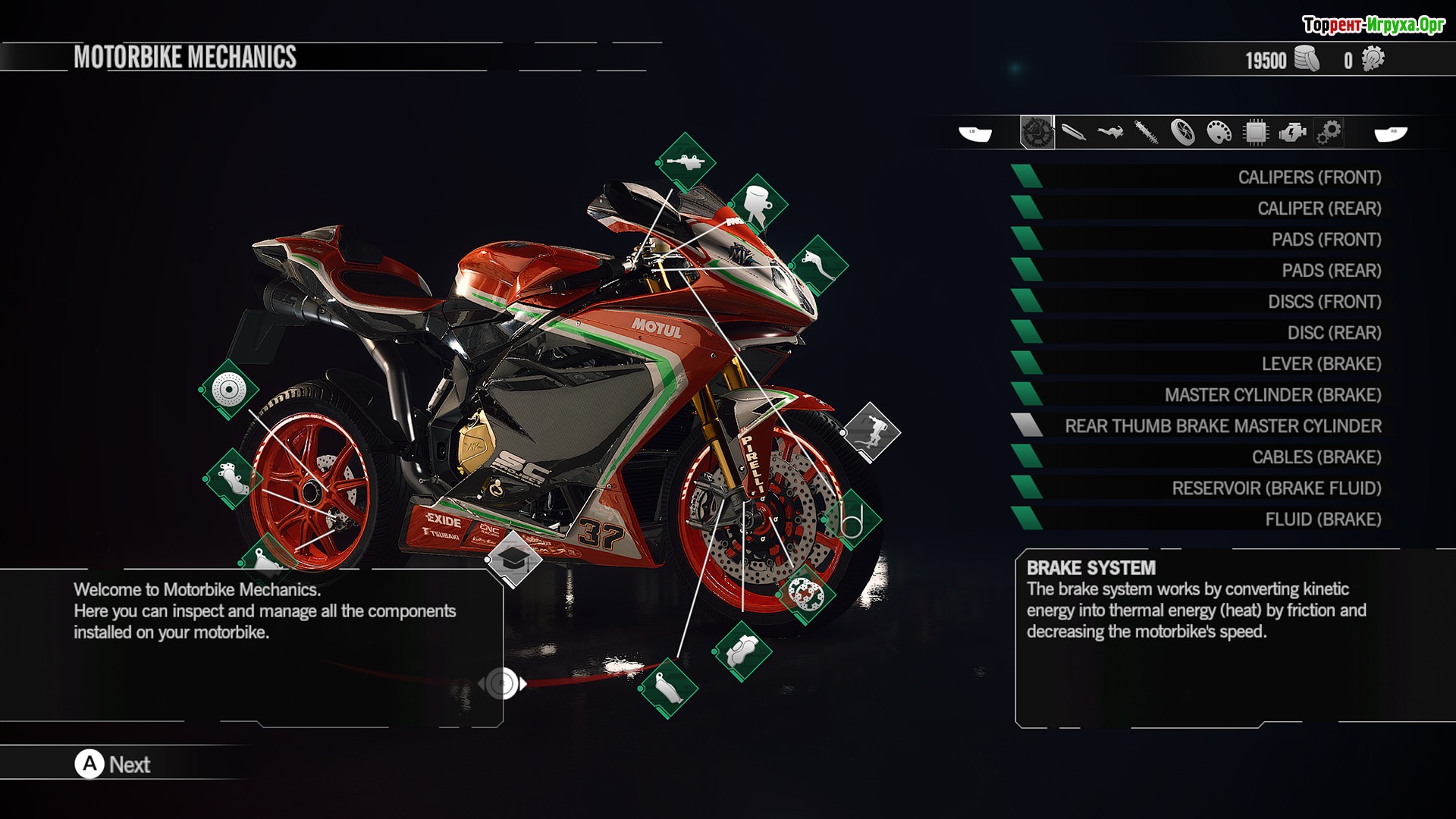Switch to the exhaust pipe category tab
The width and height of the screenshot is (1456, 819).
click(1073, 133)
